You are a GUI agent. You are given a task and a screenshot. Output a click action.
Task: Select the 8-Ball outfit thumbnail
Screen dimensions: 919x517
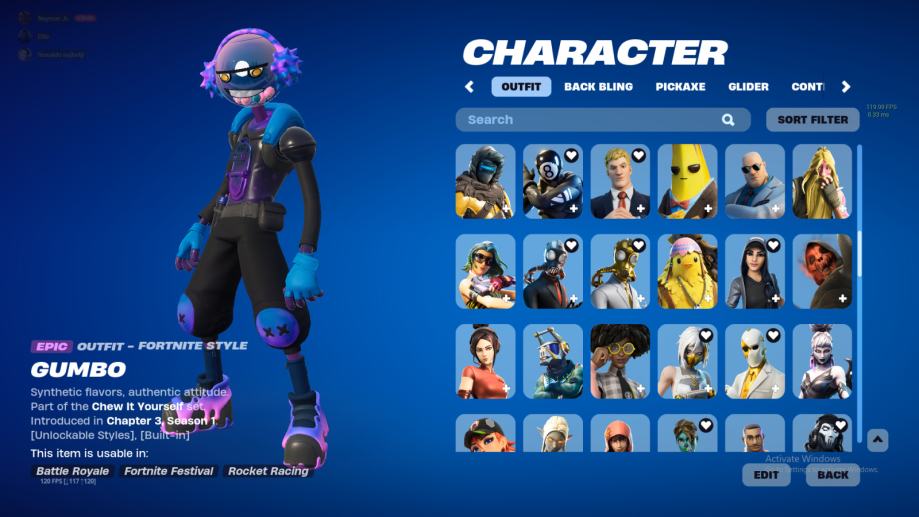pos(553,181)
